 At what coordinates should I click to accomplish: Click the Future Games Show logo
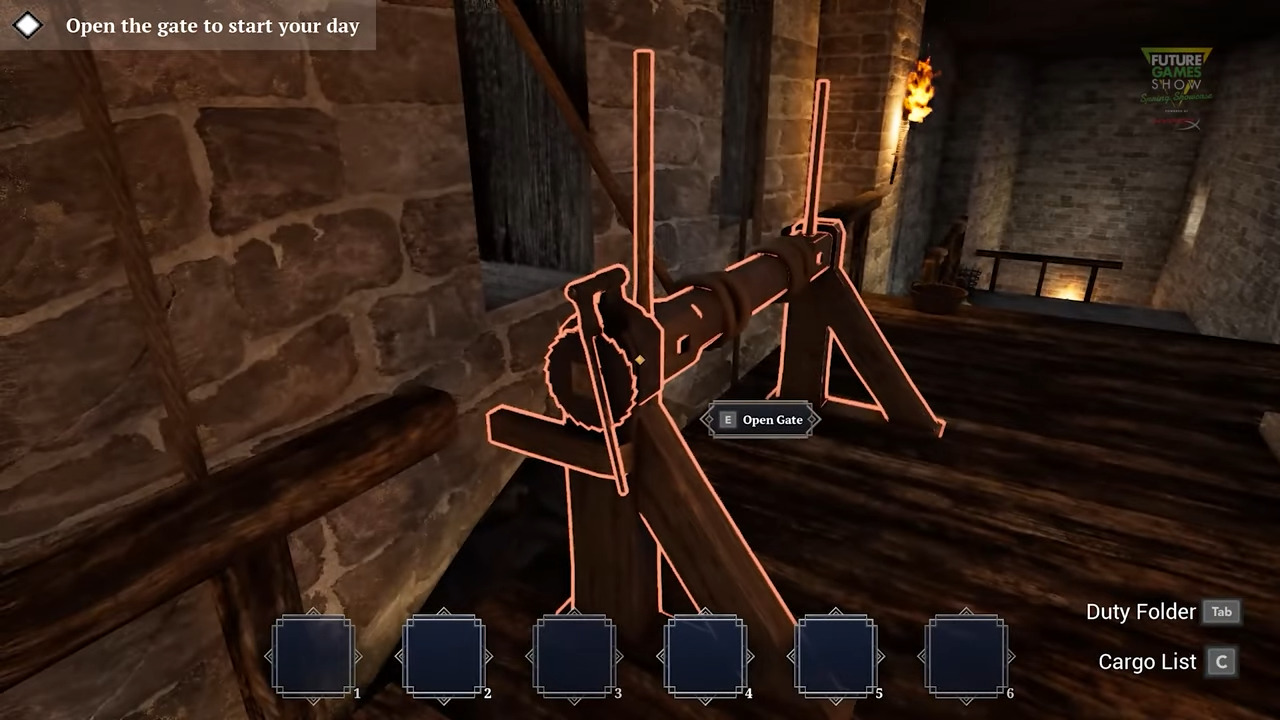(1176, 75)
